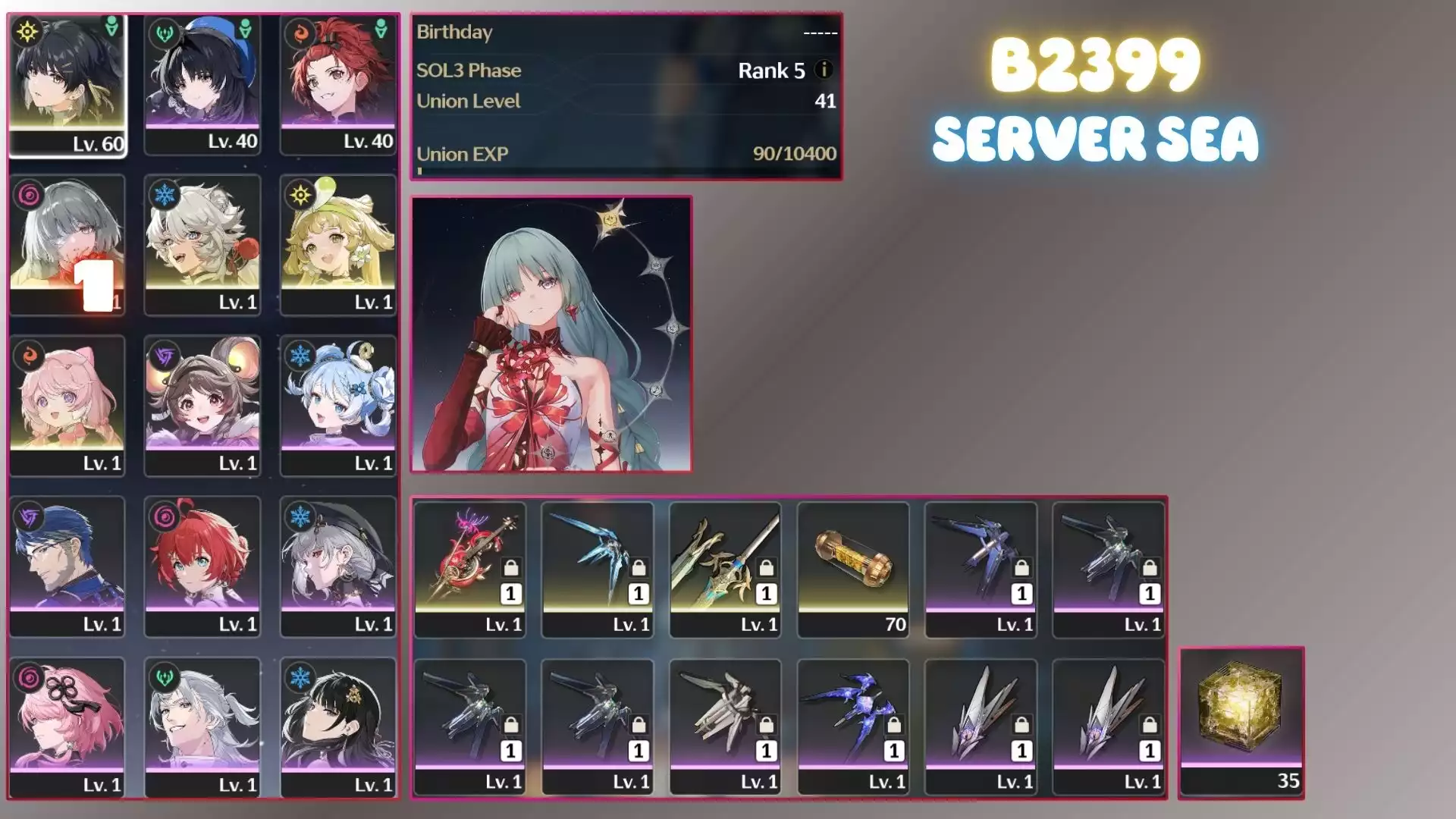The image size is (1456, 819).
Task: Select the gold-trimmed broadblade weapon slot
Action: [x=725, y=569]
